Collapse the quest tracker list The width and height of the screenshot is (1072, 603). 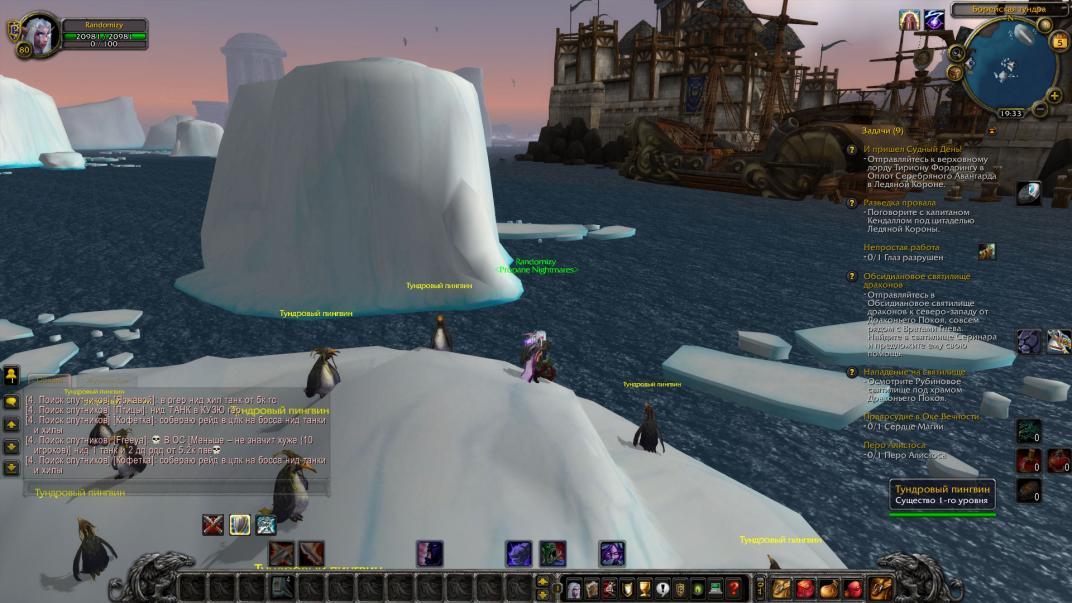point(992,131)
